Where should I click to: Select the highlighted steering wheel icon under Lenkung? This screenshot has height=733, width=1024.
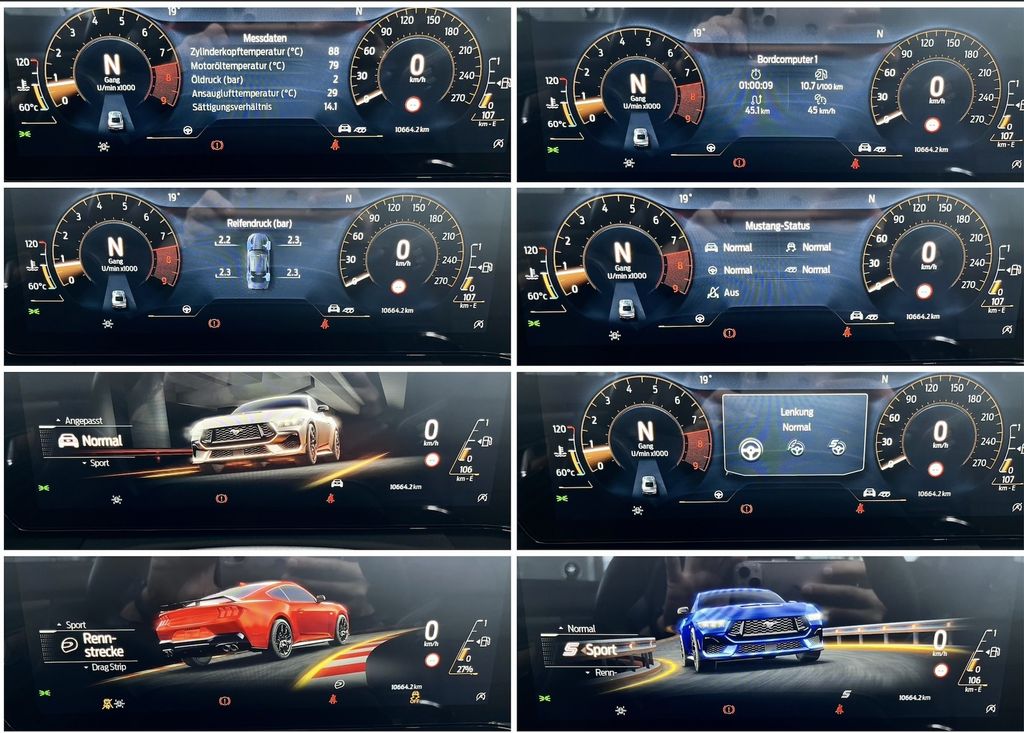coord(749,448)
